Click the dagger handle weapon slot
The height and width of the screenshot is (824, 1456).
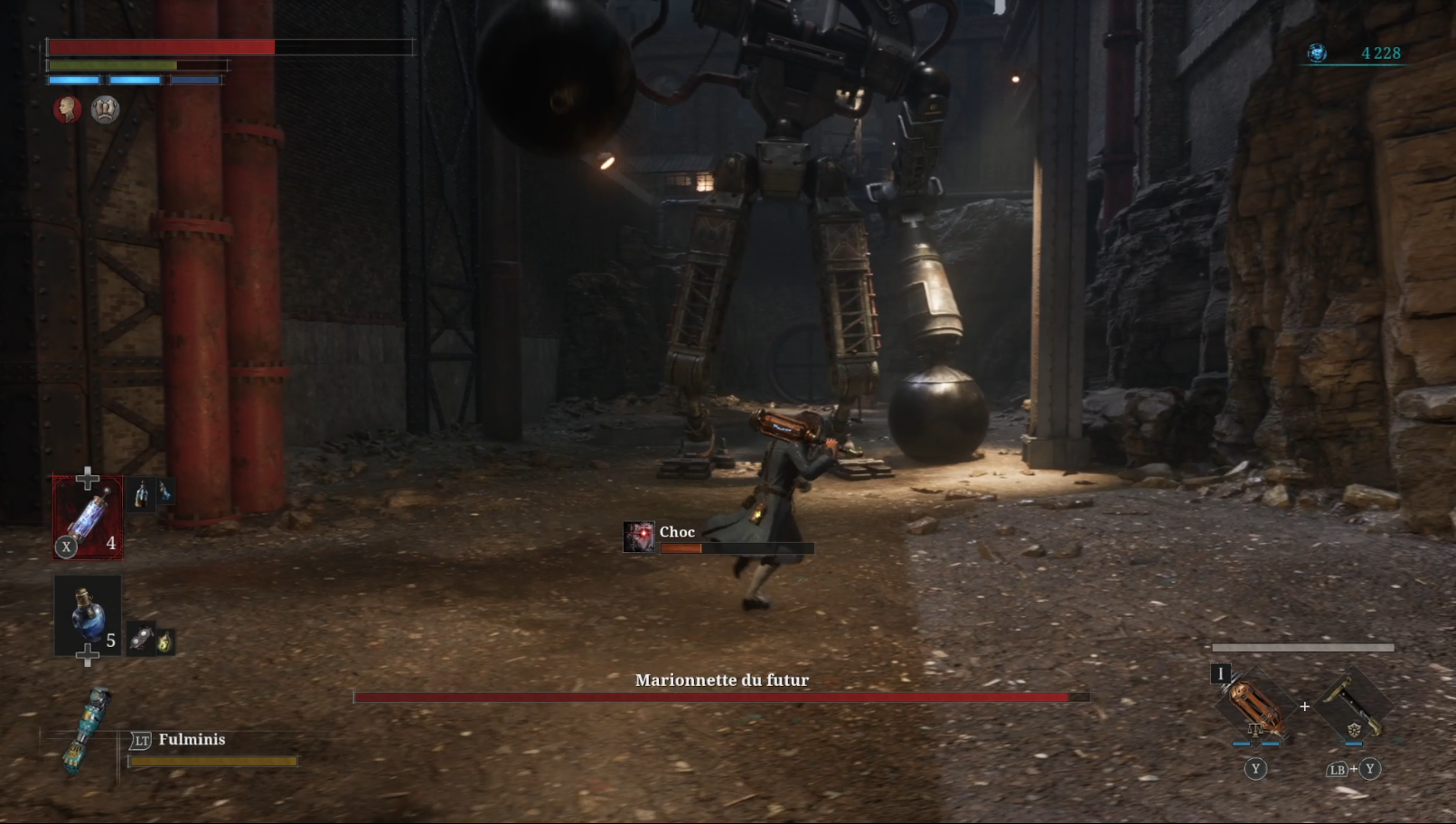coord(1353,706)
